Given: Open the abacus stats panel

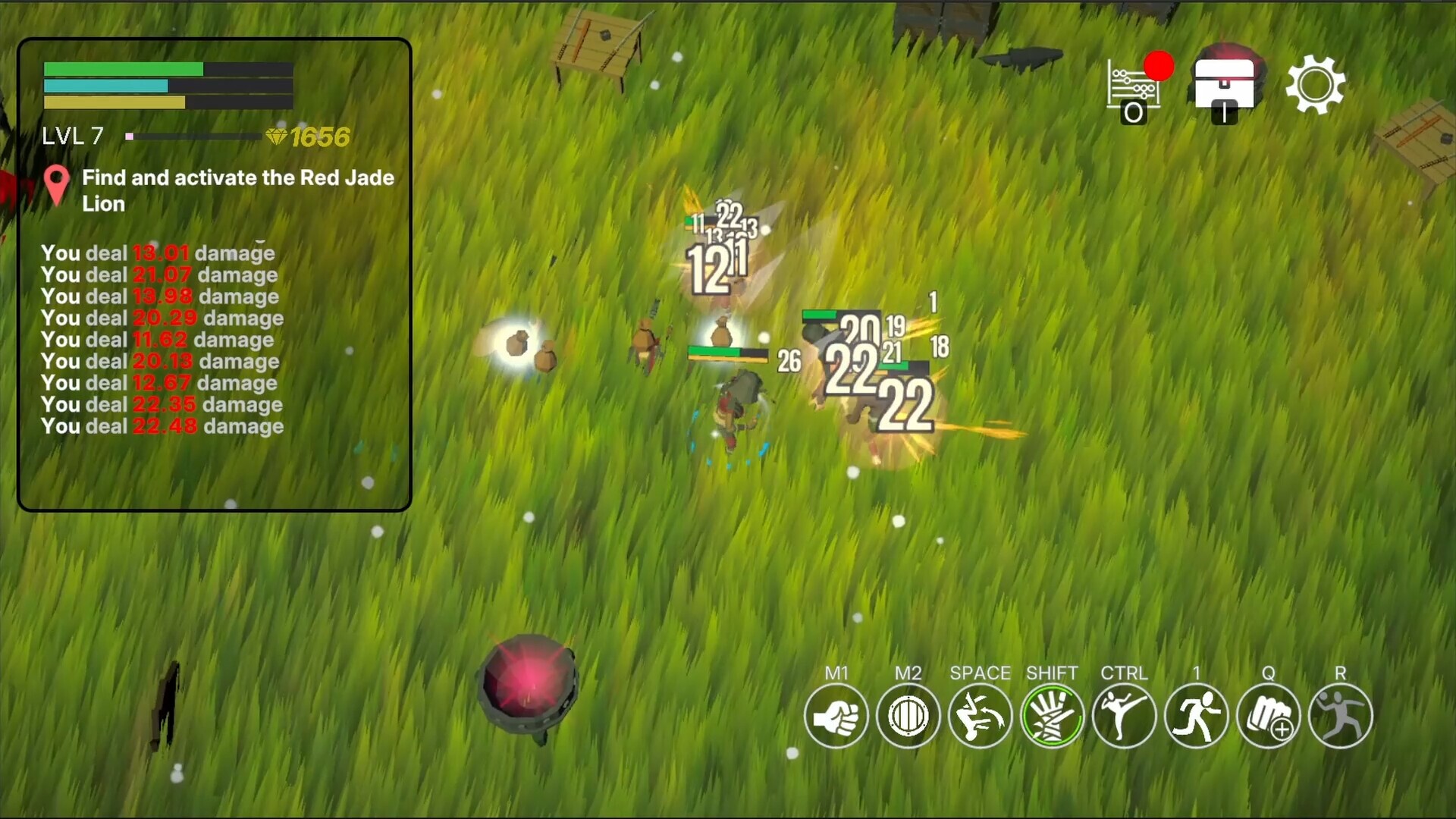Looking at the screenshot, I should tap(1134, 87).
